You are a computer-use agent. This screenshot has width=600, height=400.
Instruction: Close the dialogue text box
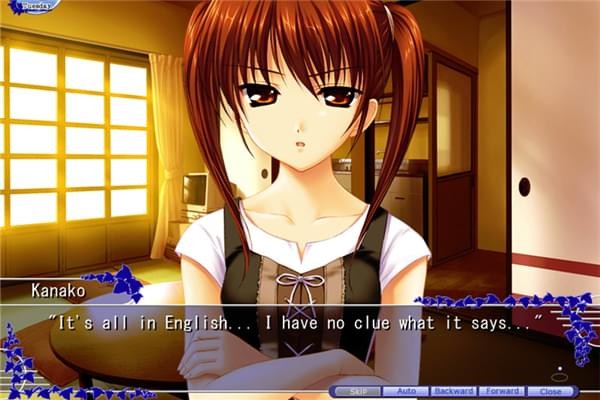550,391
